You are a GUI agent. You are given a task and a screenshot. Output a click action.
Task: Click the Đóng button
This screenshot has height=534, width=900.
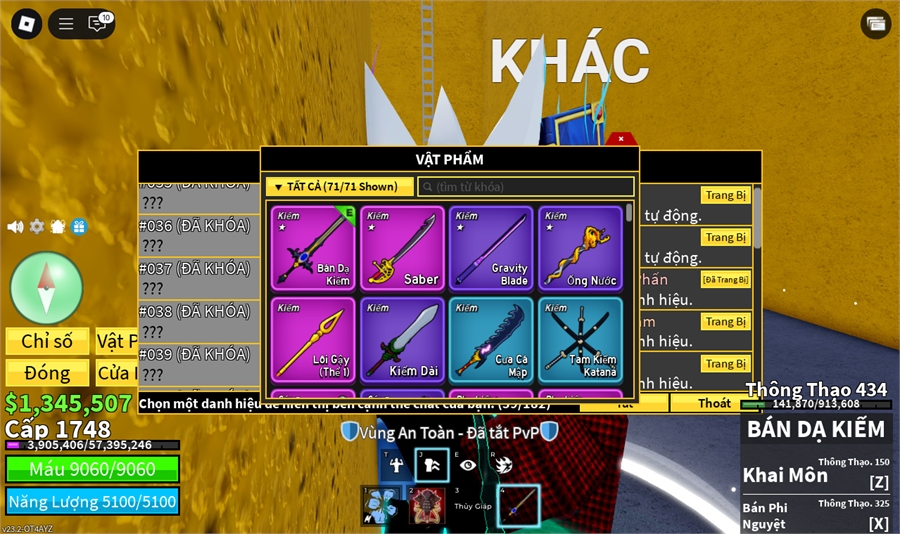pos(47,373)
